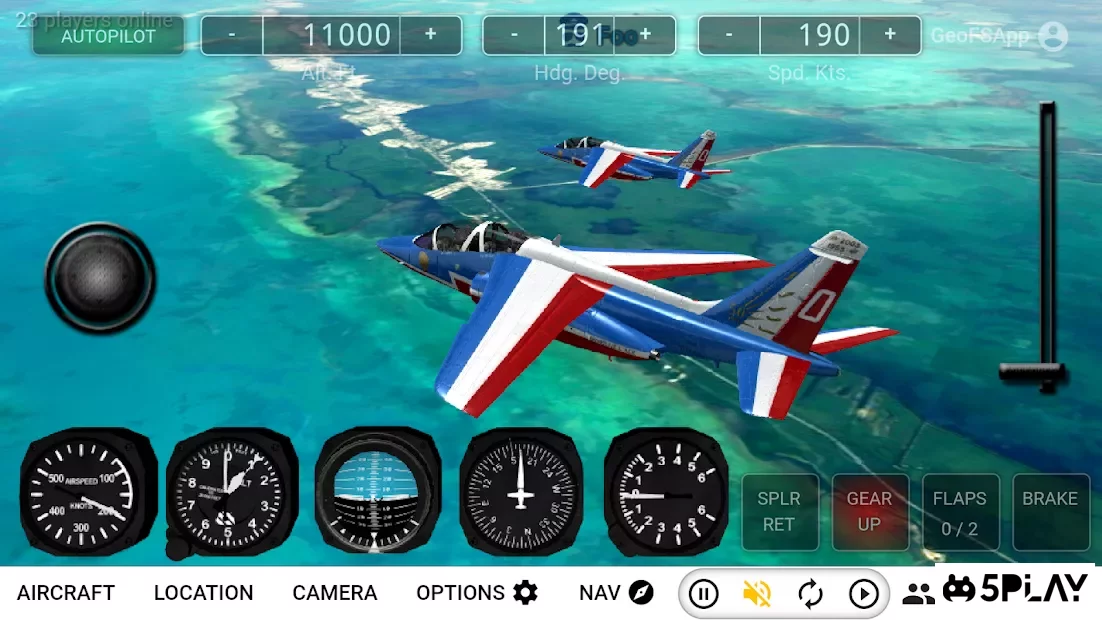Viewport: 1102px width, 620px height.
Task: Decrease the autopilot heading with the minus button
Action: pos(514,35)
